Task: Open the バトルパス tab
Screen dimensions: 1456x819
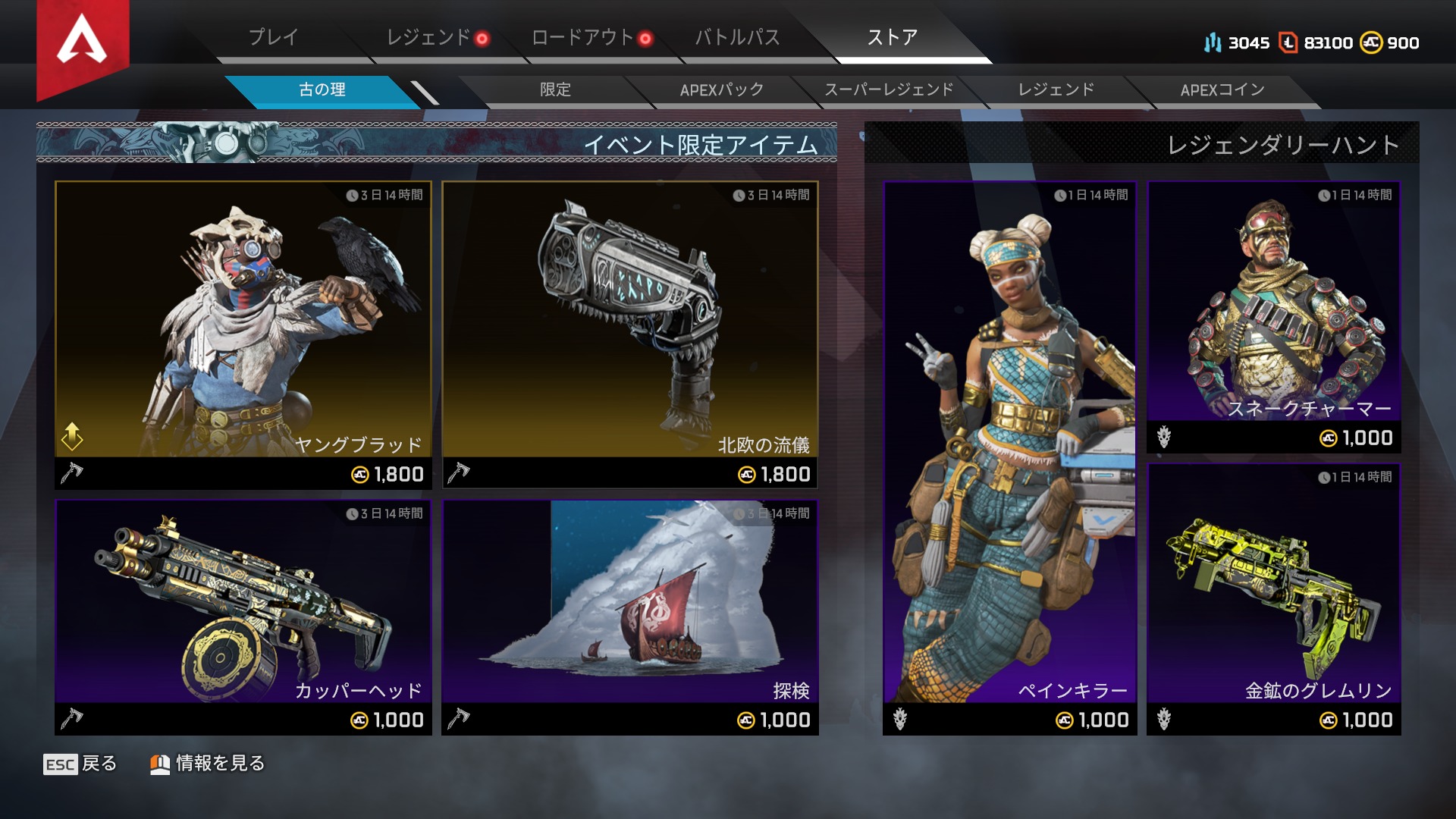Action: click(x=737, y=37)
